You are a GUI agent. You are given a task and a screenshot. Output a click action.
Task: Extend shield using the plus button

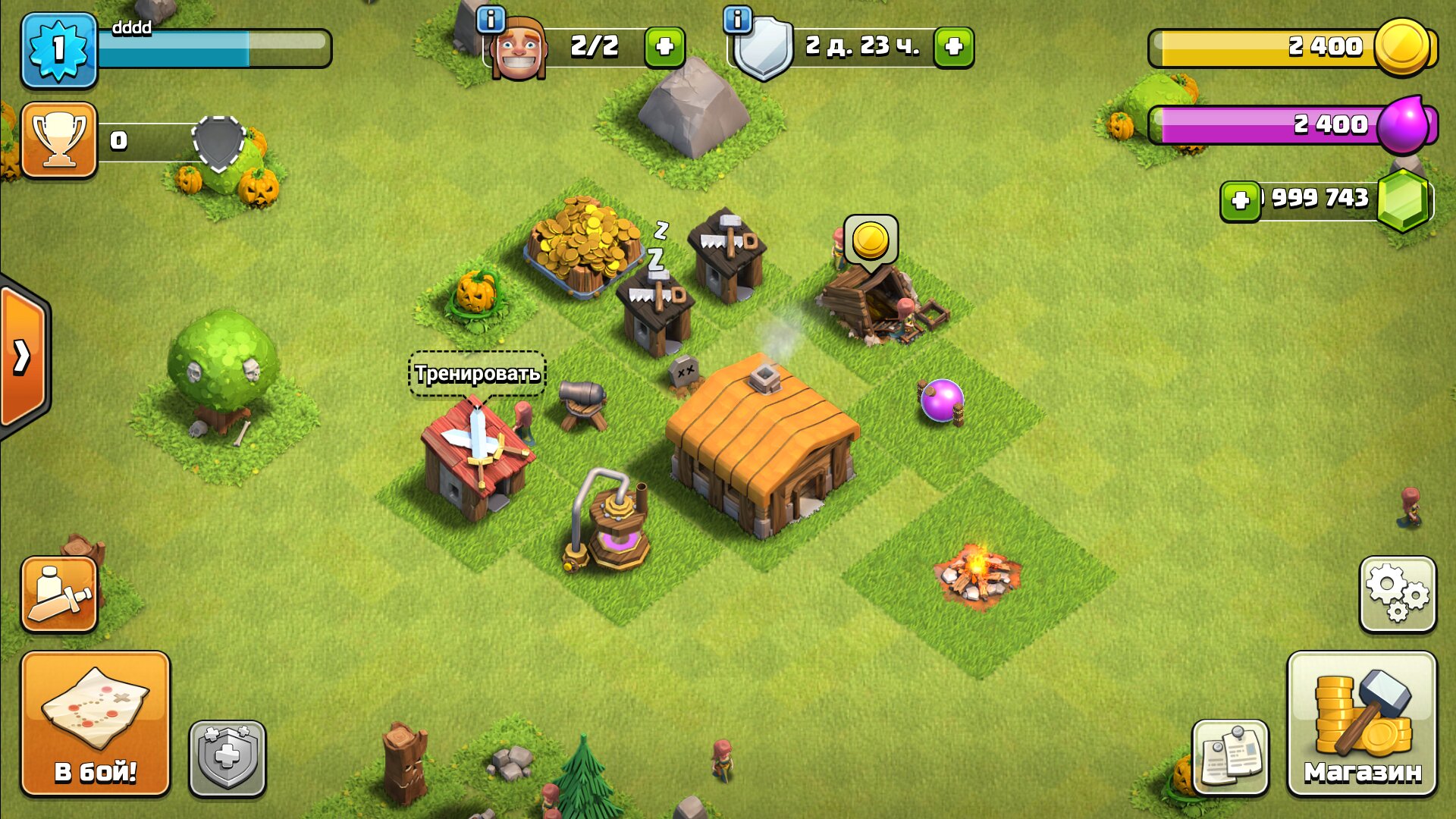point(953,47)
